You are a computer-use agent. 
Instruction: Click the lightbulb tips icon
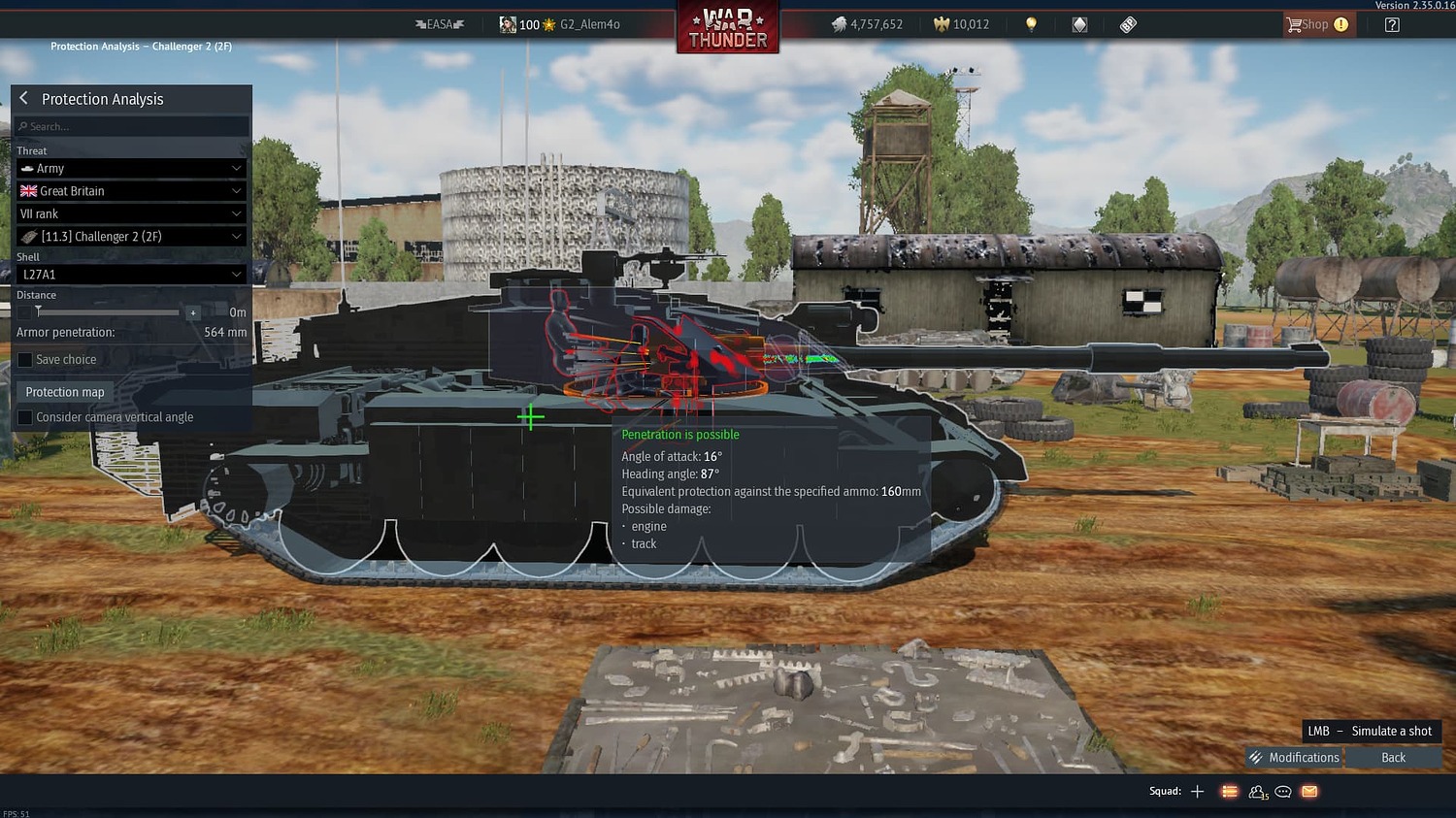click(1031, 23)
